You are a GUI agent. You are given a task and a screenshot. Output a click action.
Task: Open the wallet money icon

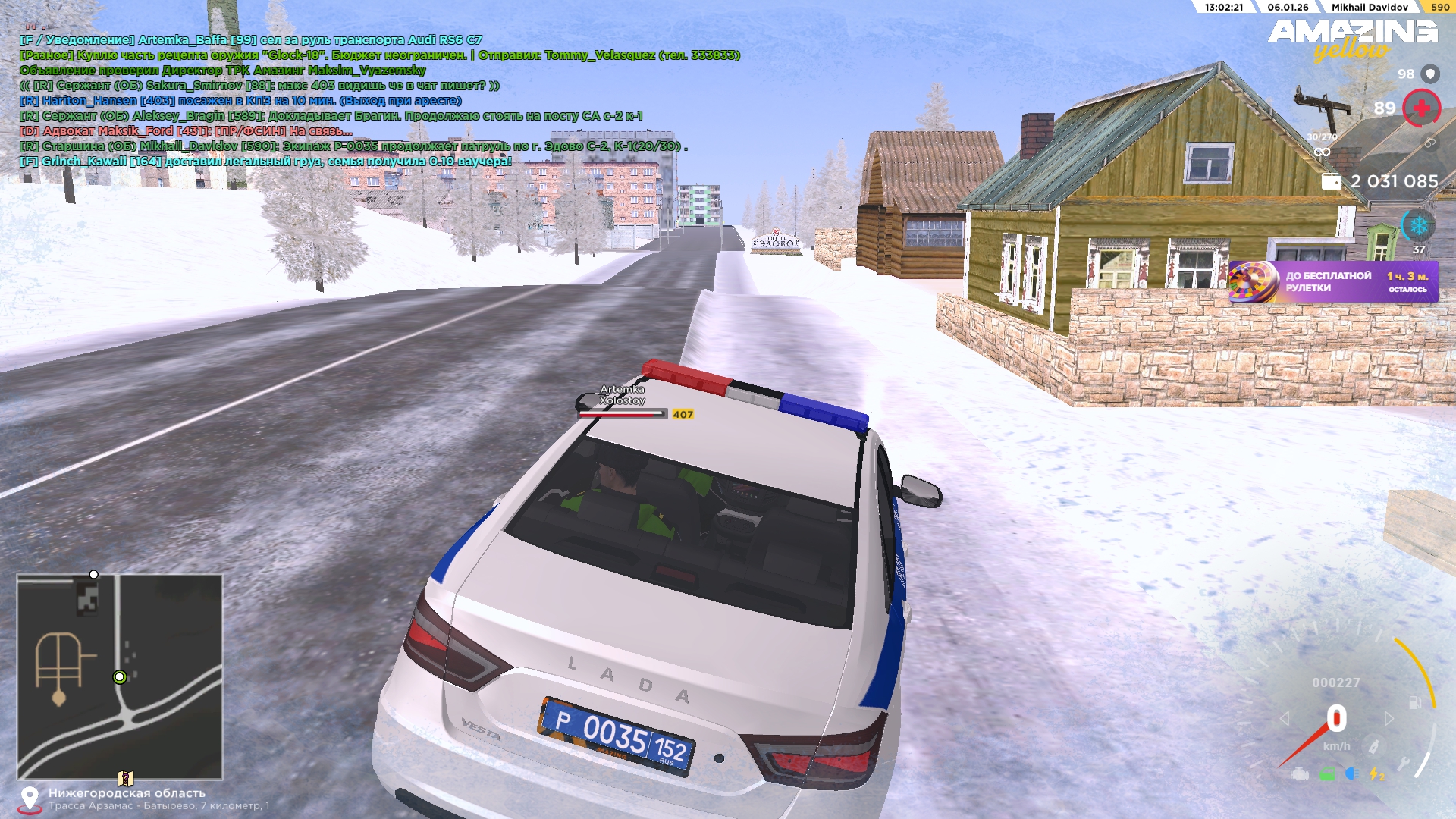1332,182
